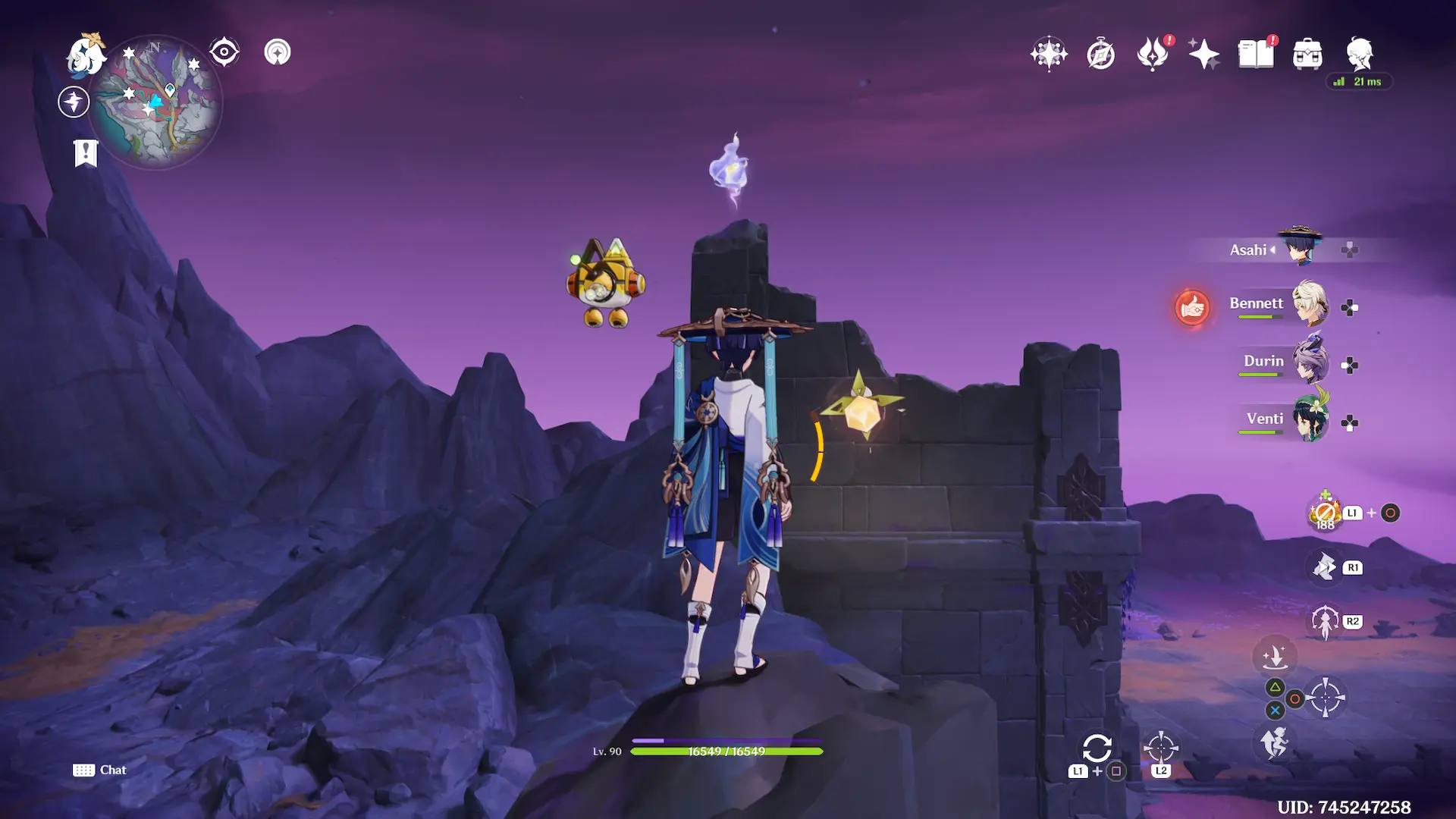Click the round waypoint icon beside the eye

point(278,52)
